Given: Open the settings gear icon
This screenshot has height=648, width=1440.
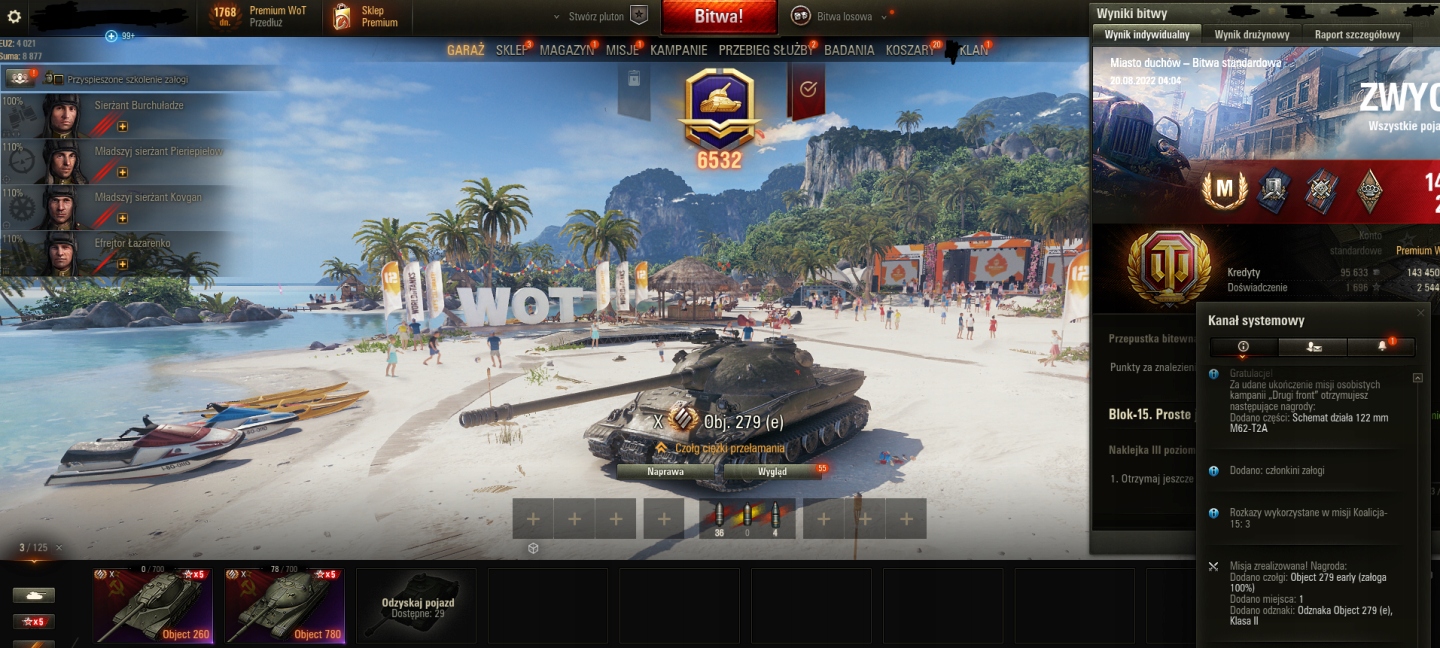Looking at the screenshot, I should [x=14, y=17].
